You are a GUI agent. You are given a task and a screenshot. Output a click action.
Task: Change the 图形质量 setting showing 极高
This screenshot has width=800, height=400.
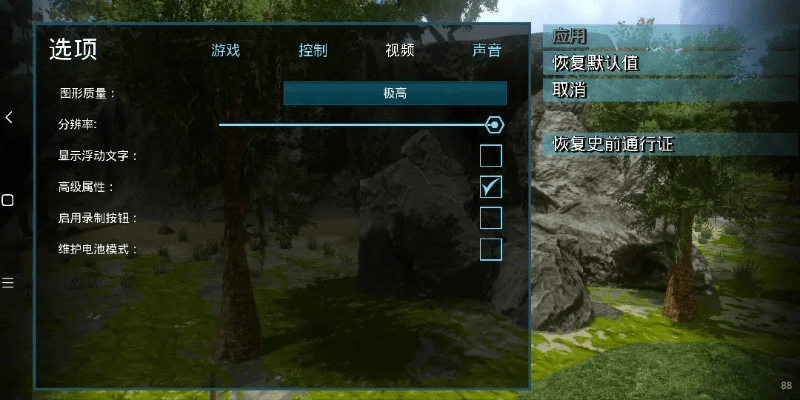(395, 93)
